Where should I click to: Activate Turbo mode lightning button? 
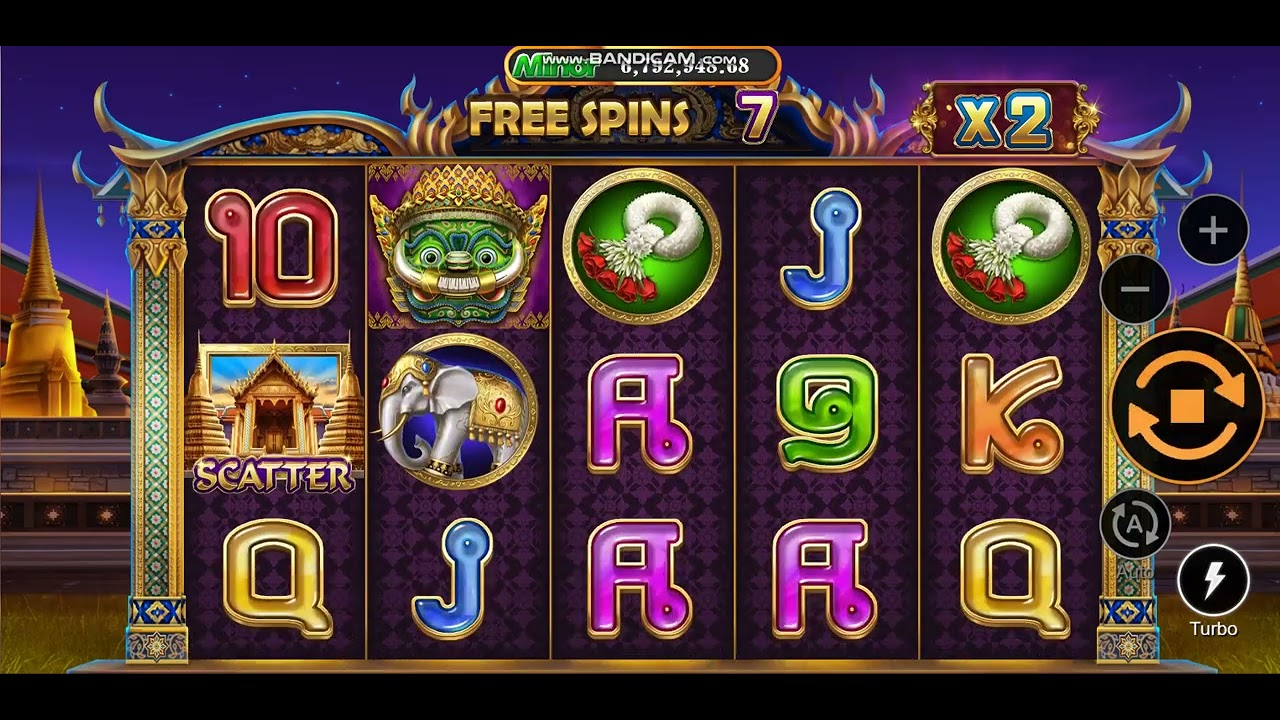(1213, 580)
